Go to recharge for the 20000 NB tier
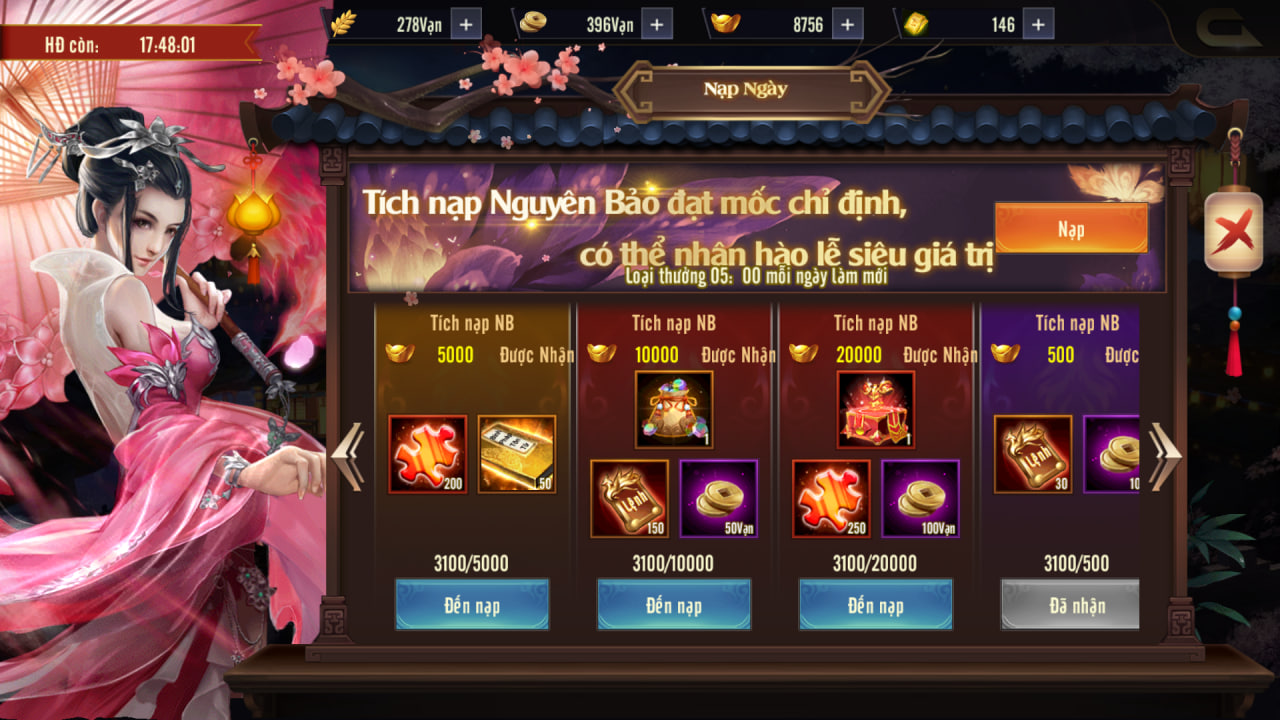Viewport: 1280px width, 720px height. (875, 605)
